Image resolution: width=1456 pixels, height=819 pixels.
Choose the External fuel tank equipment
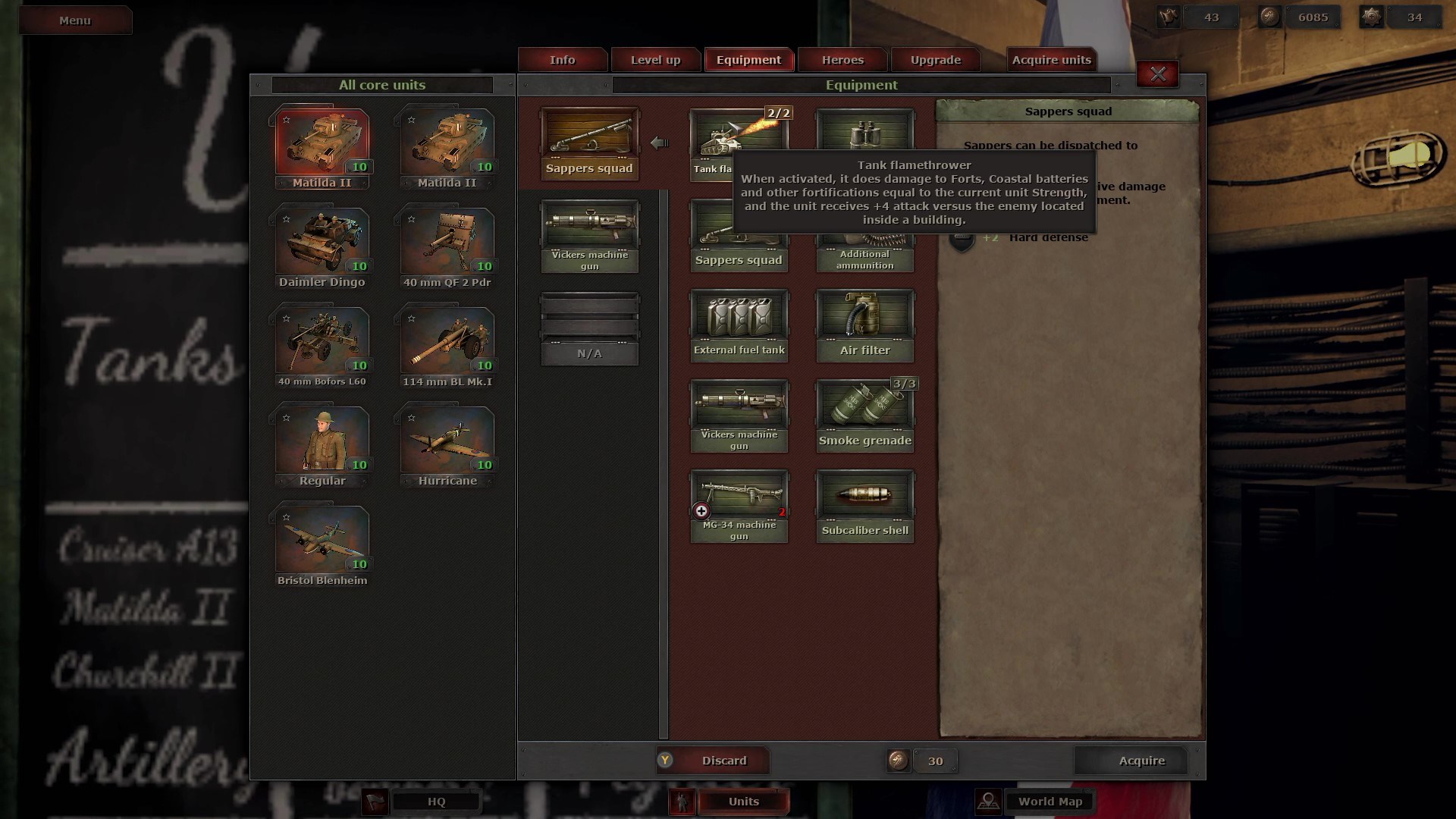[739, 325]
